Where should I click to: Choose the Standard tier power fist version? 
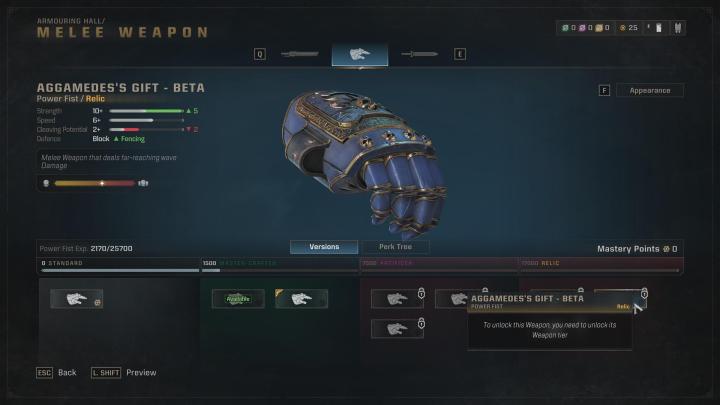[x=76, y=299]
